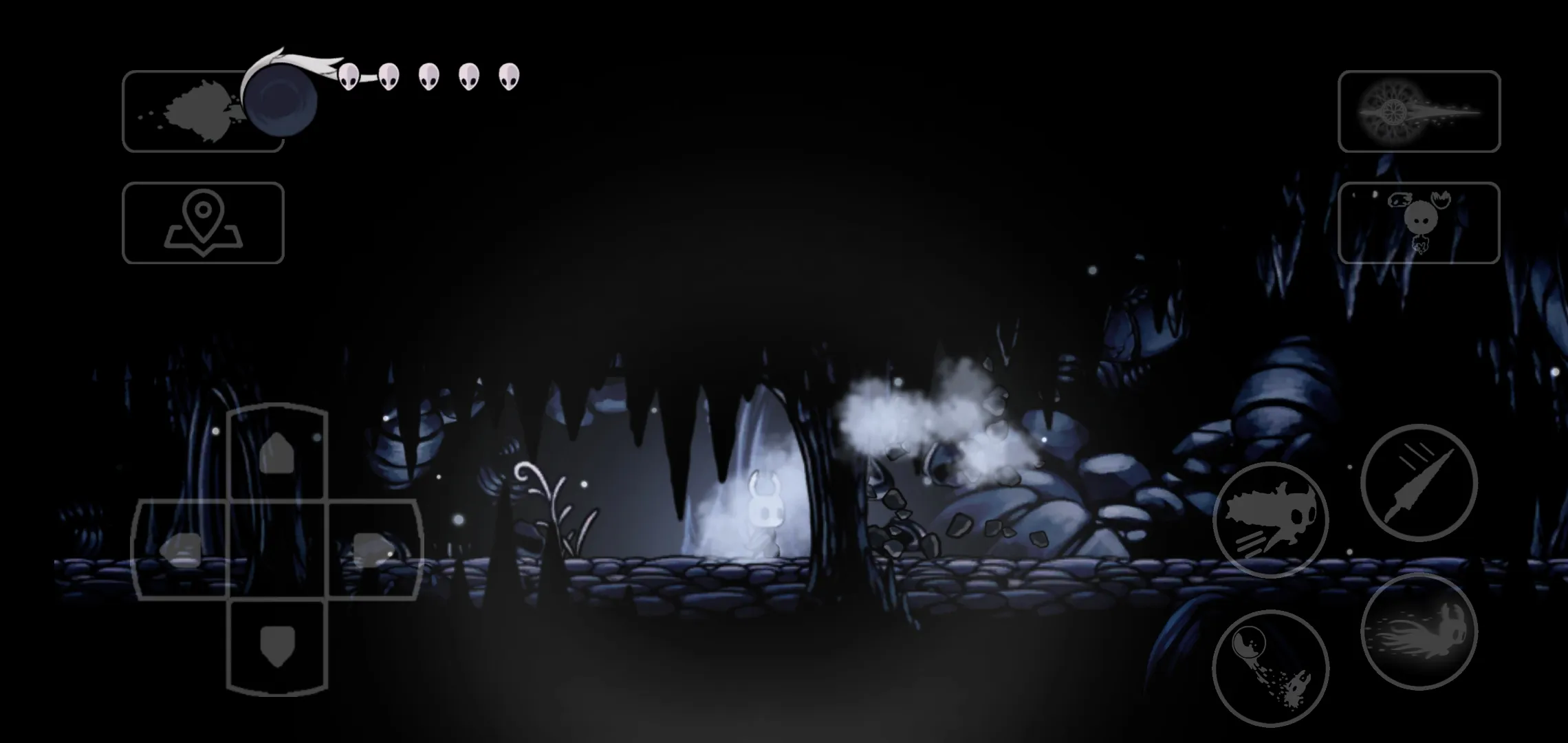This screenshot has height=743, width=1568.
Task: Tap the D-pad left arrow
Action: pyautogui.click(x=180, y=550)
